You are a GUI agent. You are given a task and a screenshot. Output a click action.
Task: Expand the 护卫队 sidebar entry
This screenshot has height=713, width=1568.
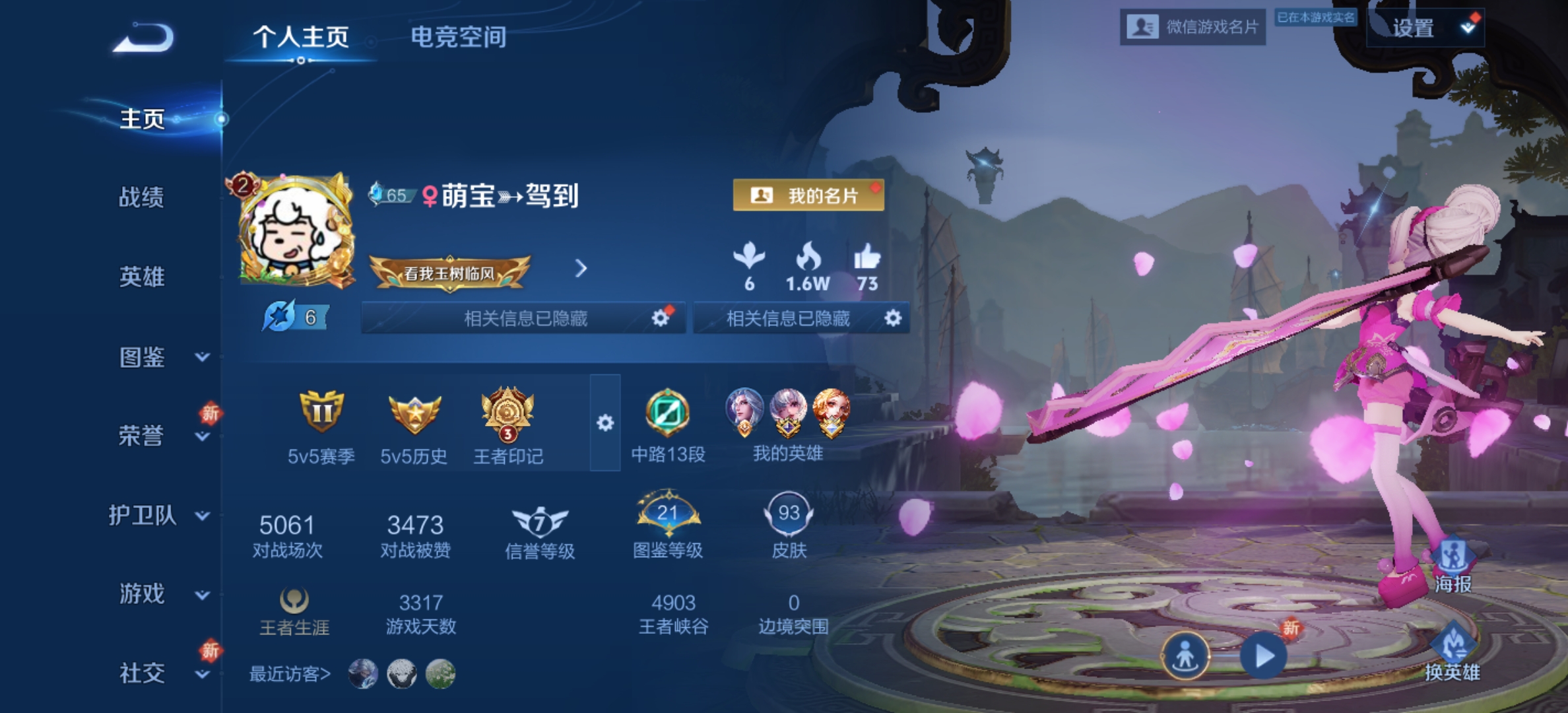click(x=158, y=515)
